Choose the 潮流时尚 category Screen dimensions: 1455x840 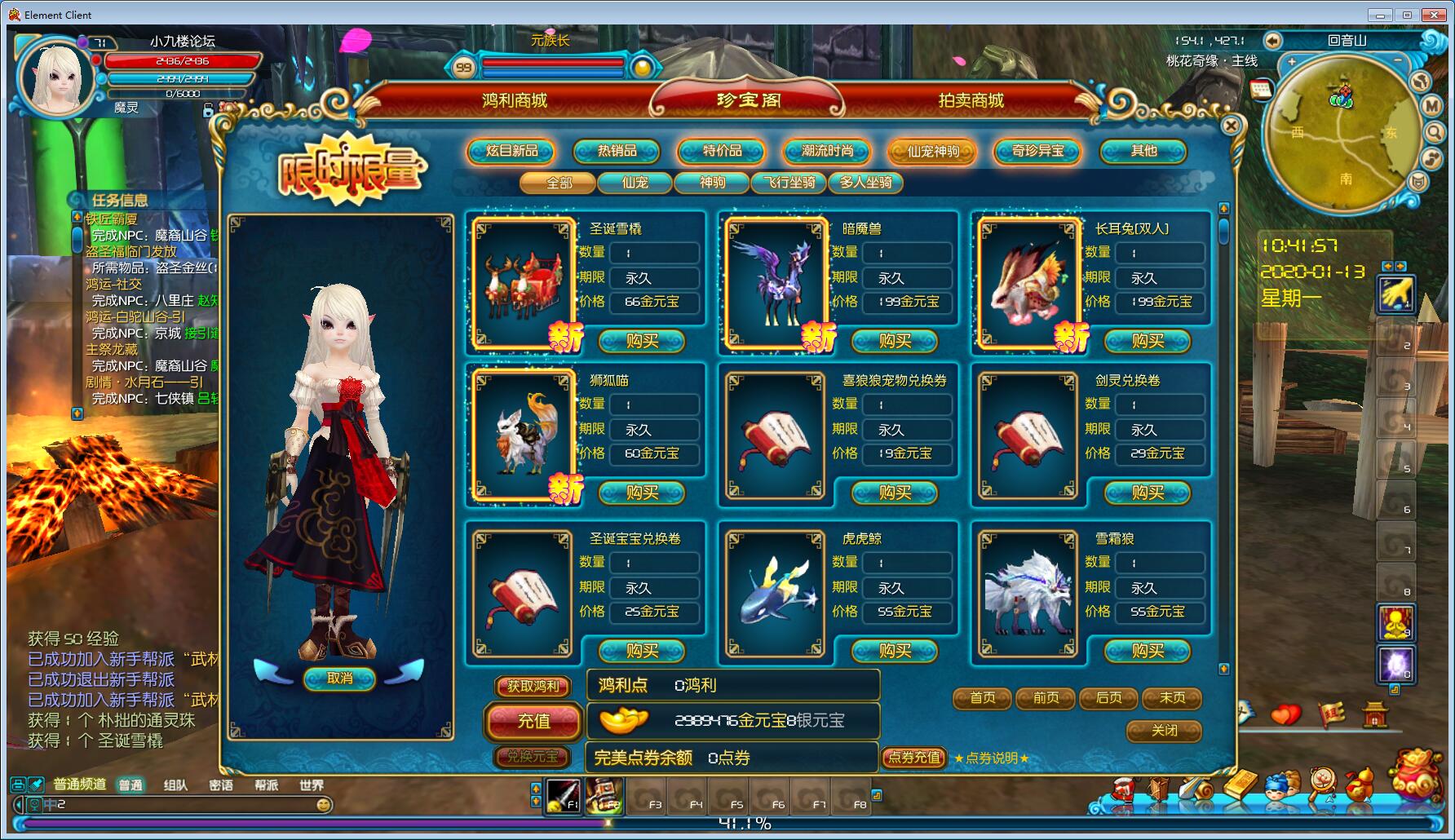(x=827, y=151)
